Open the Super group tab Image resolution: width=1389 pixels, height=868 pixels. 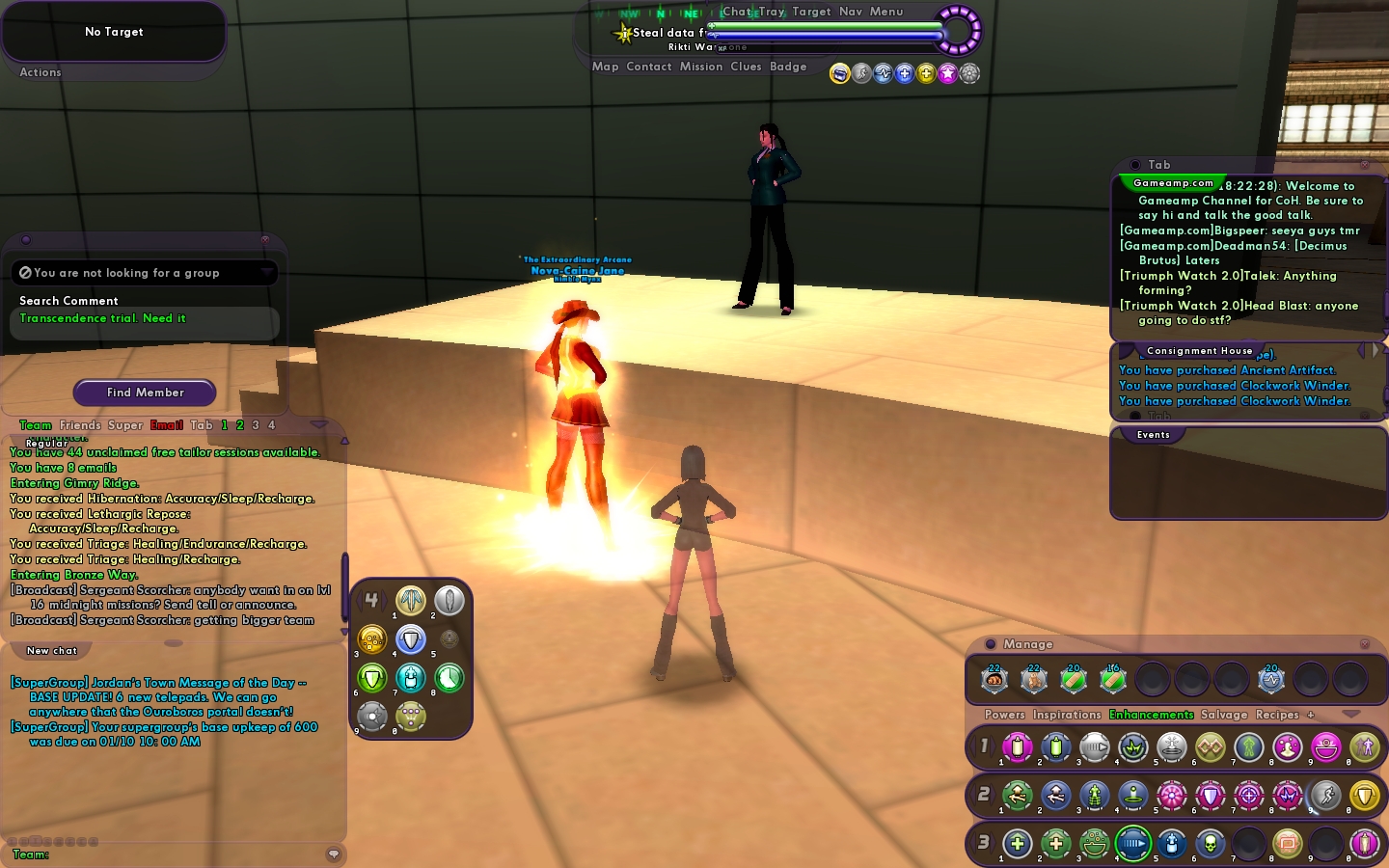tap(125, 425)
